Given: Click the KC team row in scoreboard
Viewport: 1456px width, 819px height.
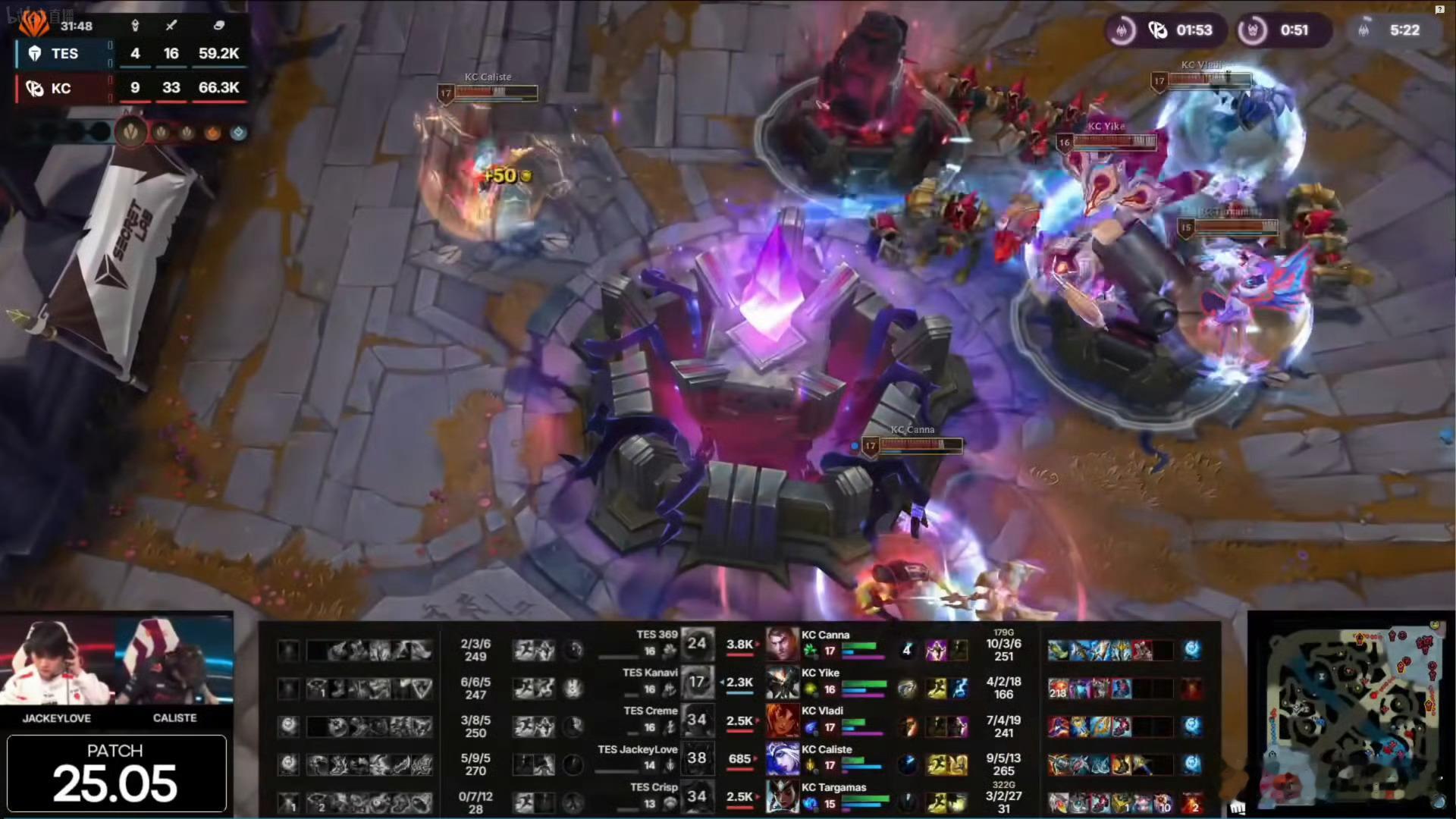Looking at the screenshot, I should pos(129,88).
